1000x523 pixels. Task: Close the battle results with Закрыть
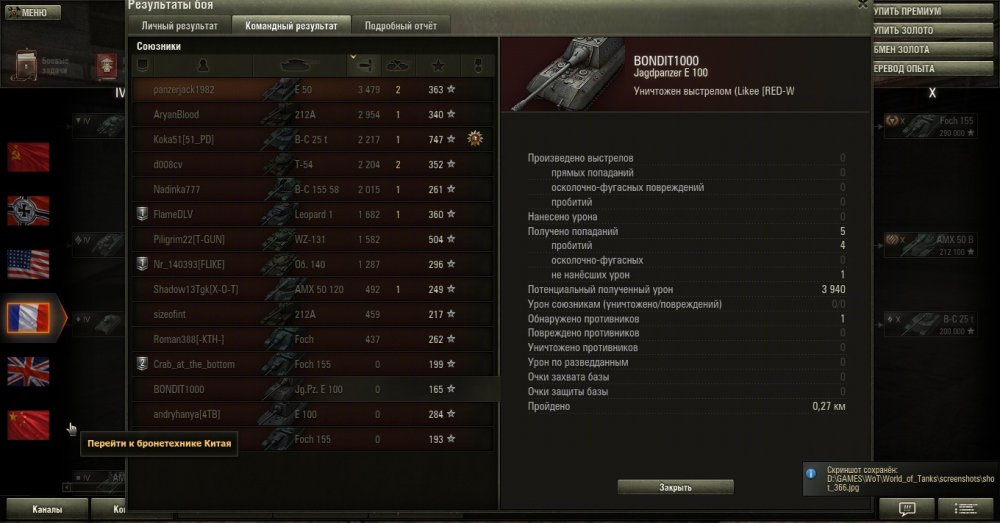tap(675, 487)
